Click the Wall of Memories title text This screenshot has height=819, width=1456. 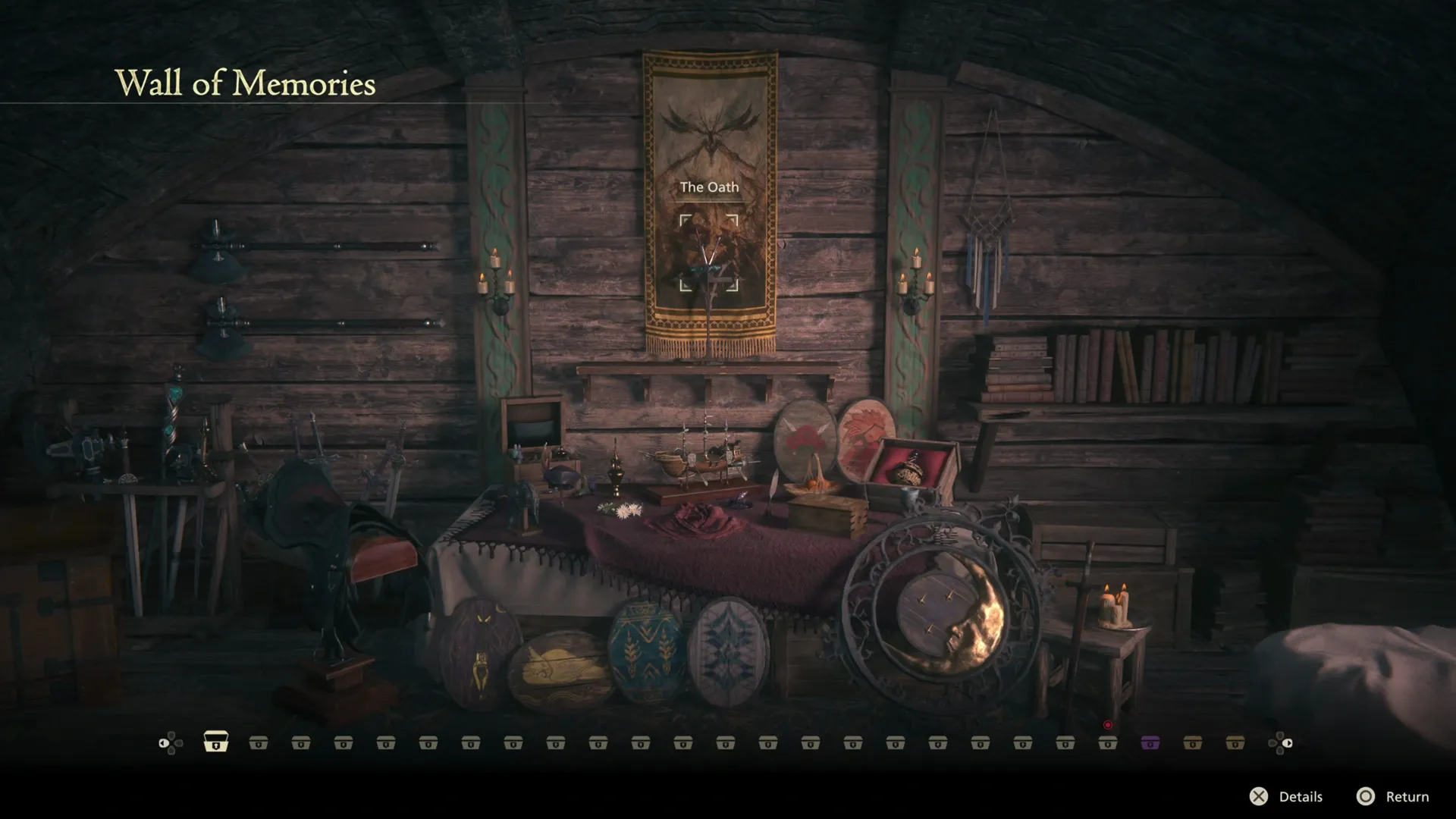tap(244, 83)
